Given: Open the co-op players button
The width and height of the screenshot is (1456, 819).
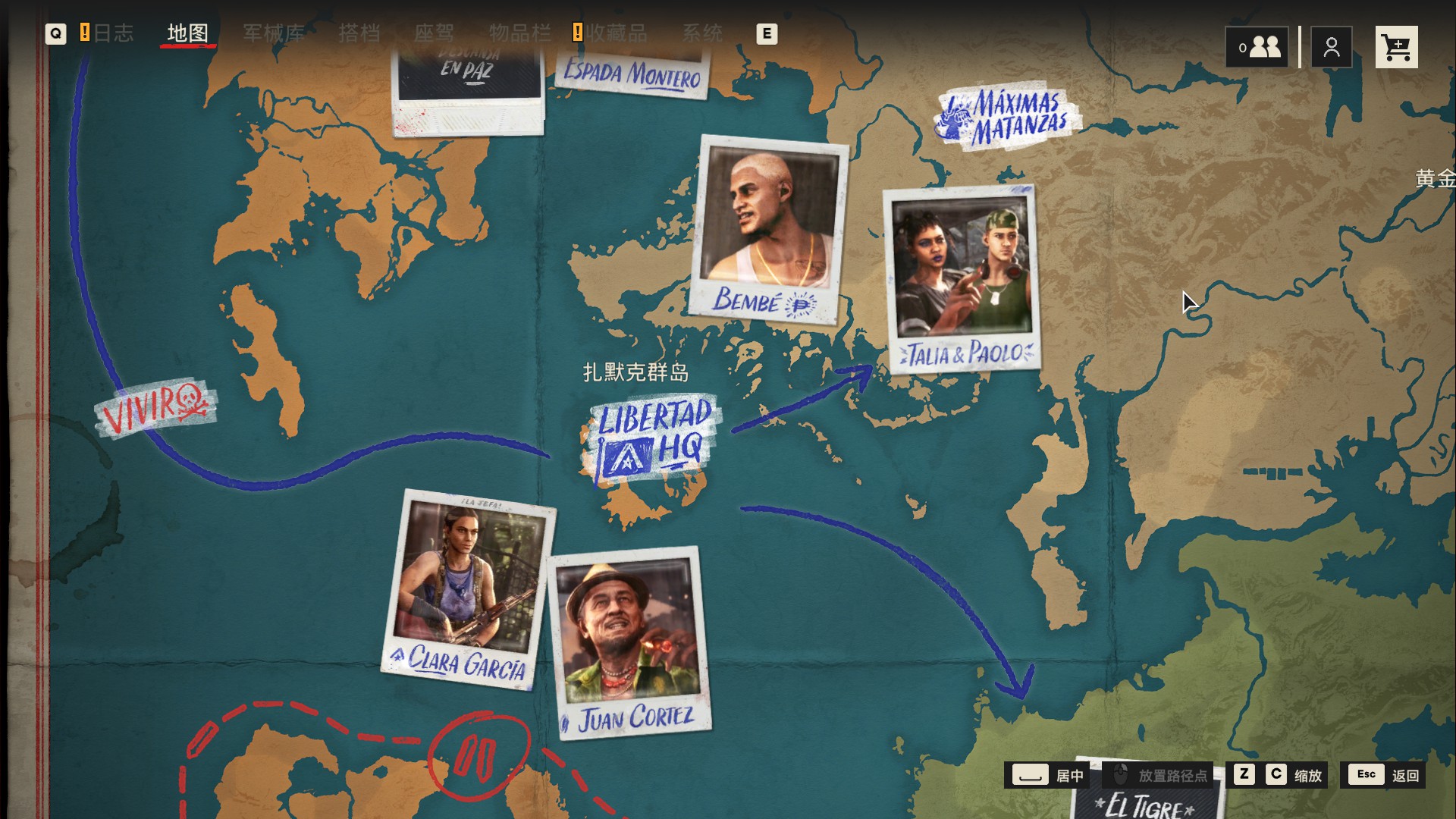Looking at the screenshot, I should [x=1257, y=48].
